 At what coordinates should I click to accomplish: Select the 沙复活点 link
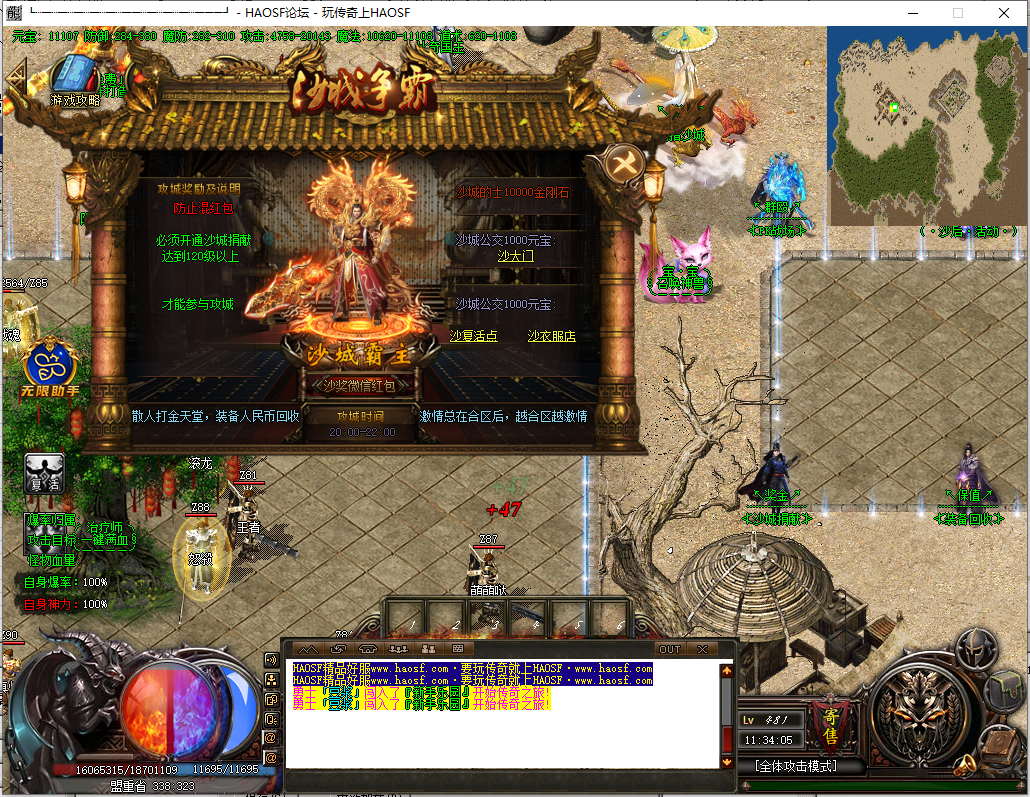pos(474,337)
